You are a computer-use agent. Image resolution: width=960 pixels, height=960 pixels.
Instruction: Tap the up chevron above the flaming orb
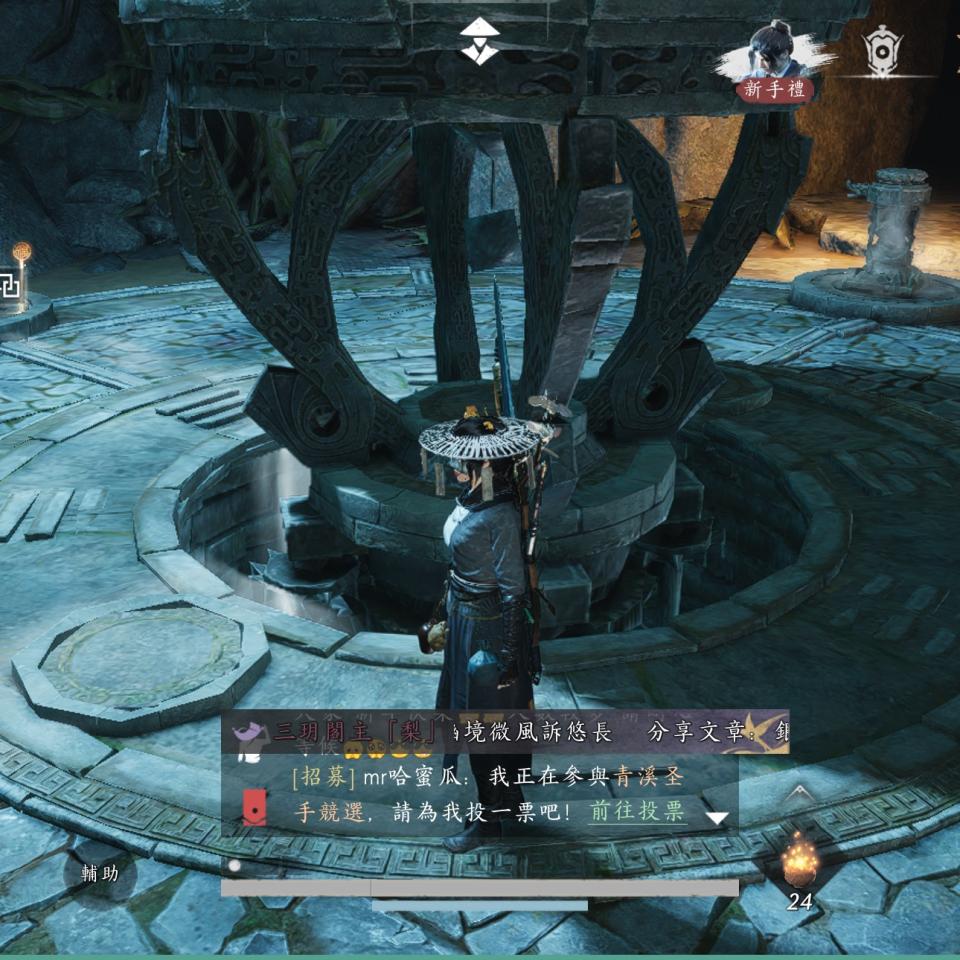[797, 795]
